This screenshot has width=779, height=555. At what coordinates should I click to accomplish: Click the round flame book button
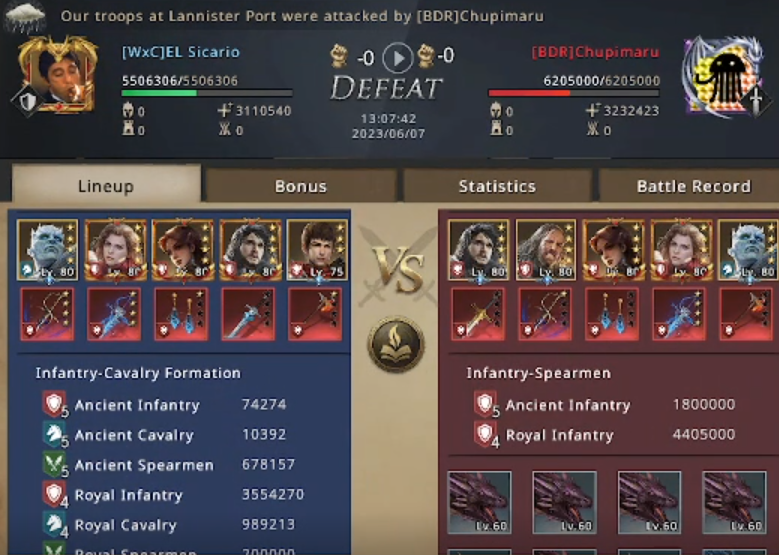coord(395,344)
